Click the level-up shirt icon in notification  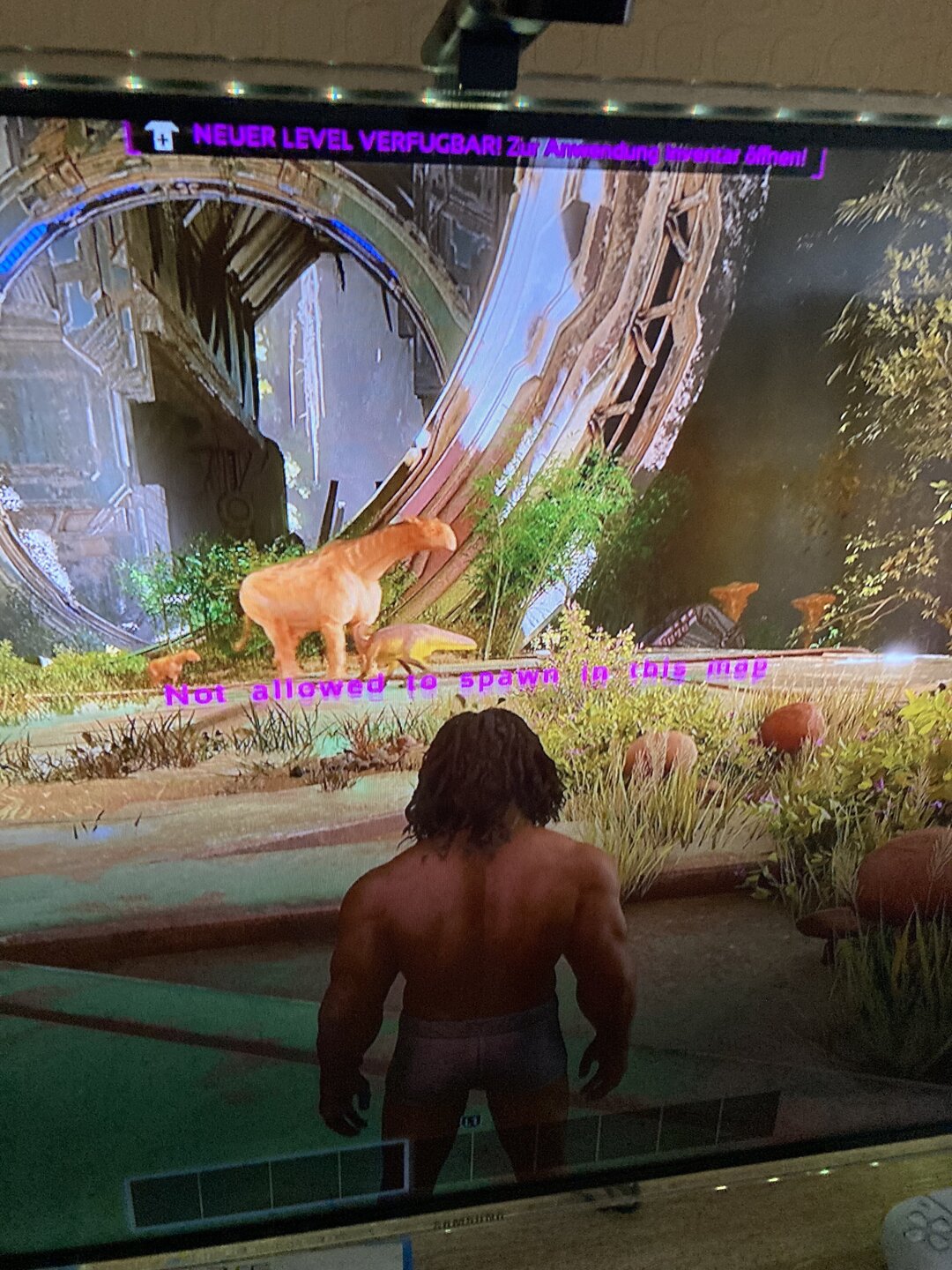pos(161,137)
